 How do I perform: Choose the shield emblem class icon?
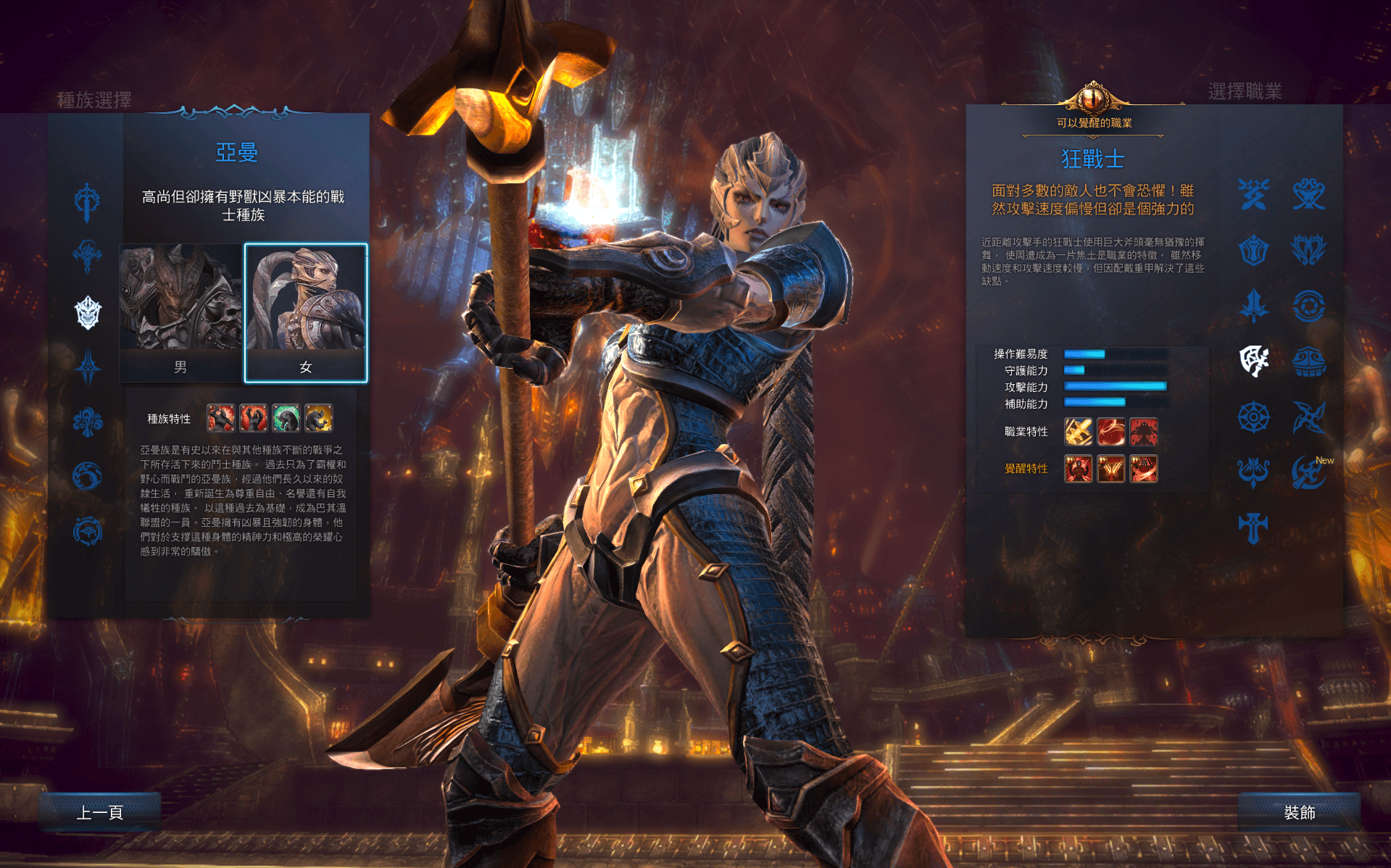[1253, 250]
